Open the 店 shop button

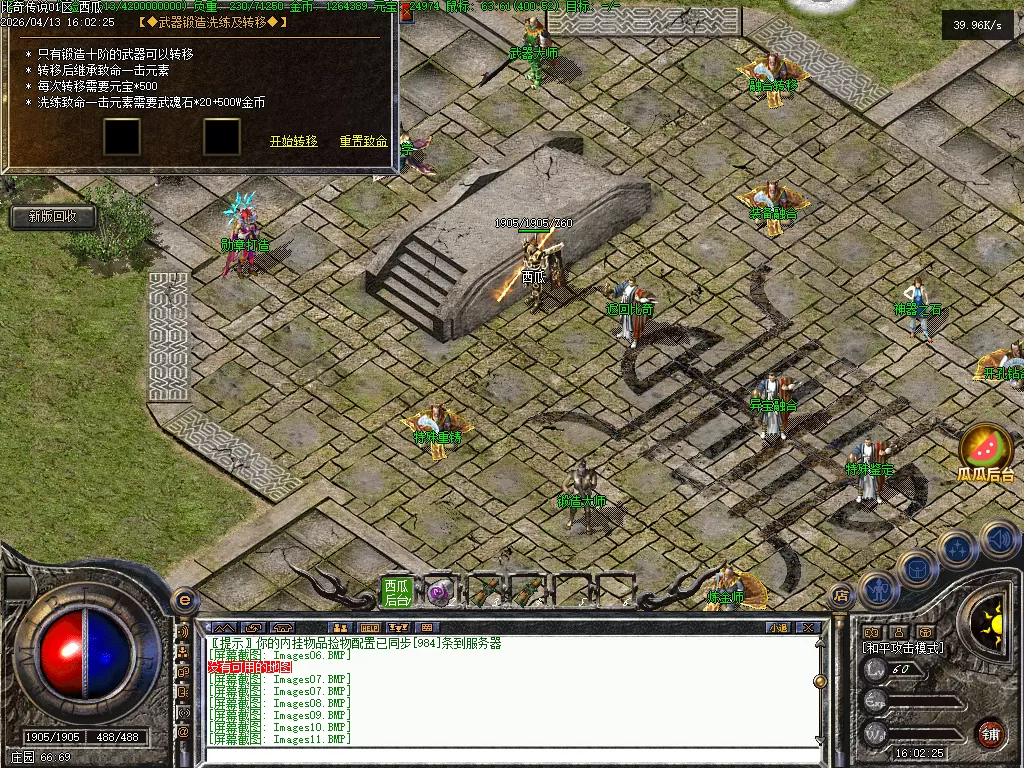[x=841, y=596]
